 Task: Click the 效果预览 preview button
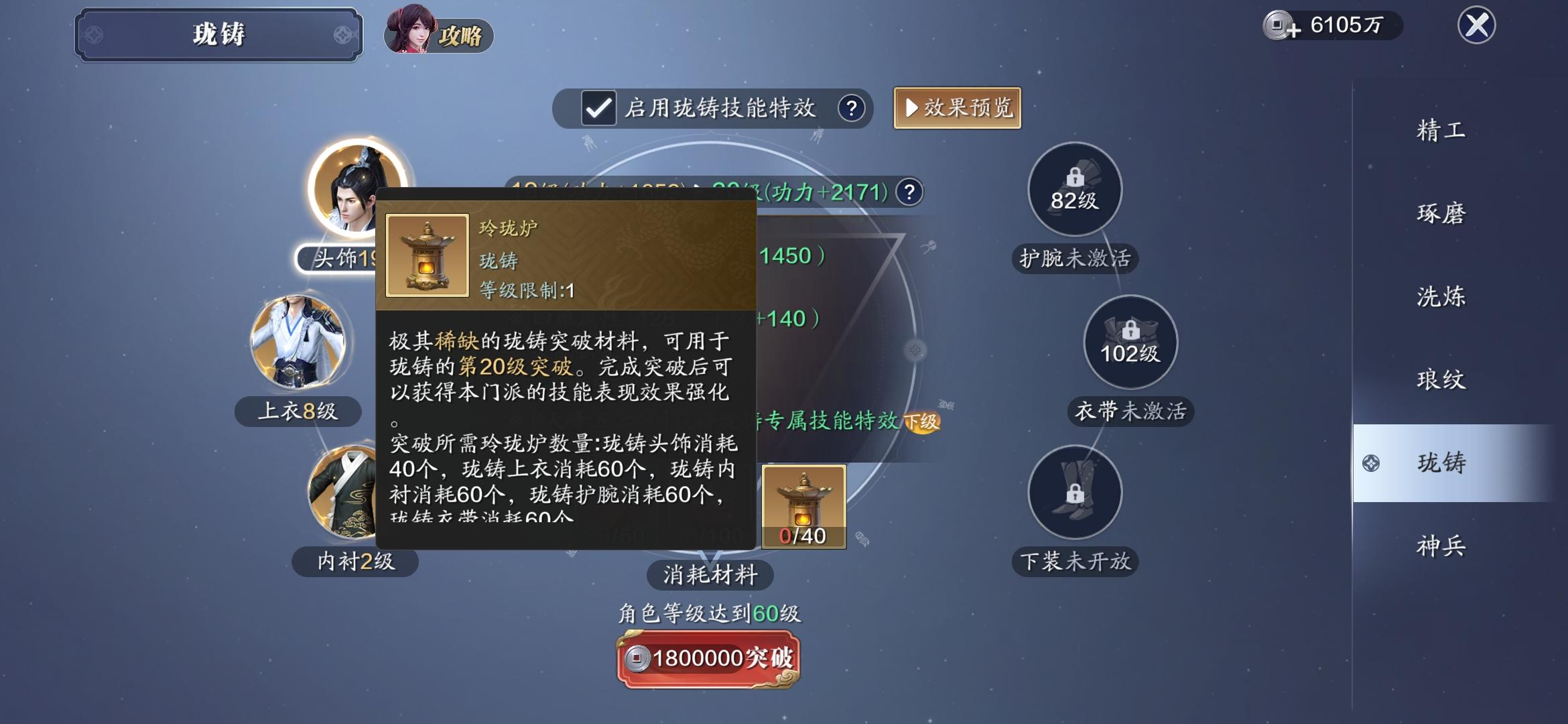point(957,107)
